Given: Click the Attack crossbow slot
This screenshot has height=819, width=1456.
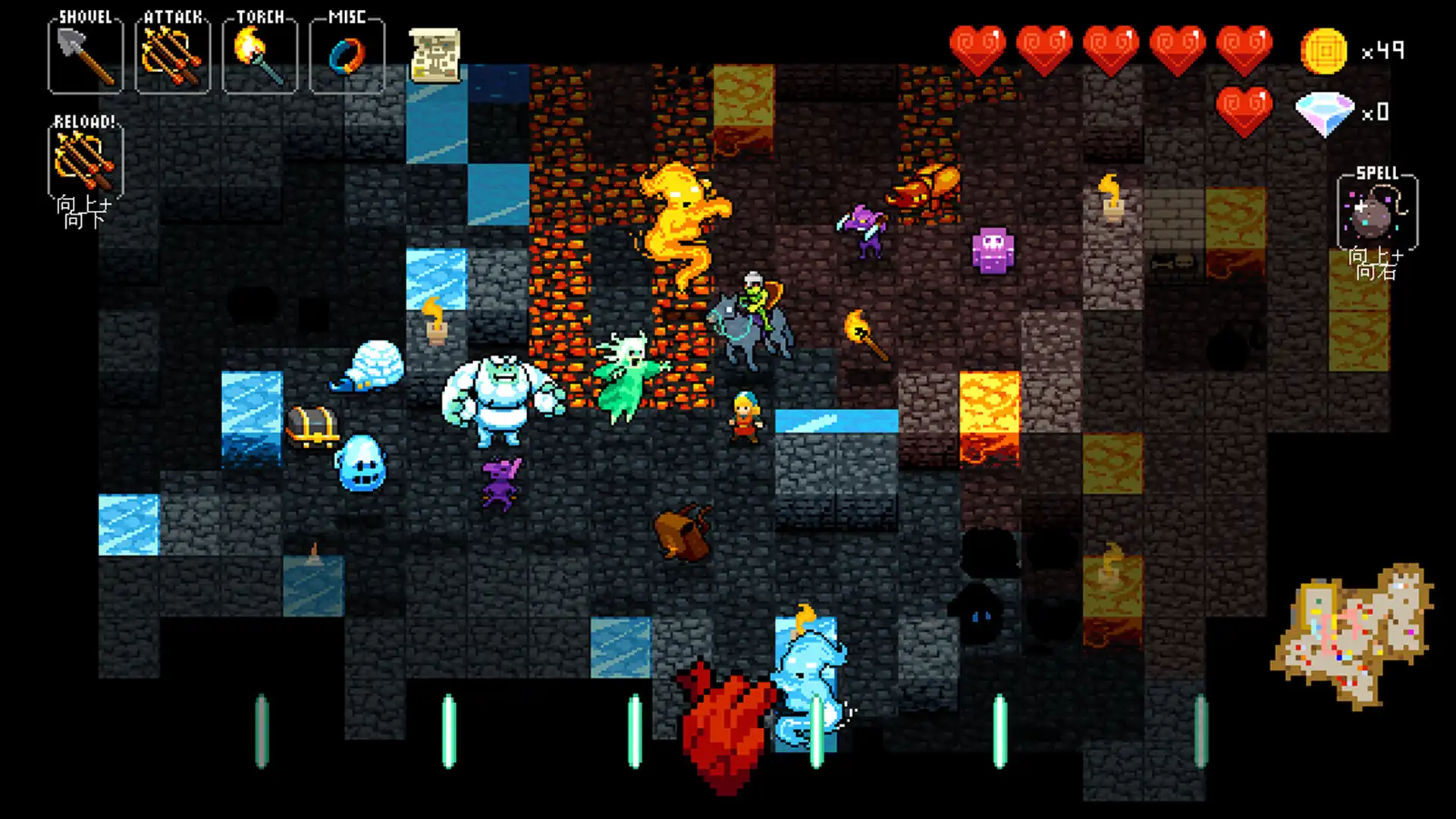Looking at the screenshot, I should point(173,55).
